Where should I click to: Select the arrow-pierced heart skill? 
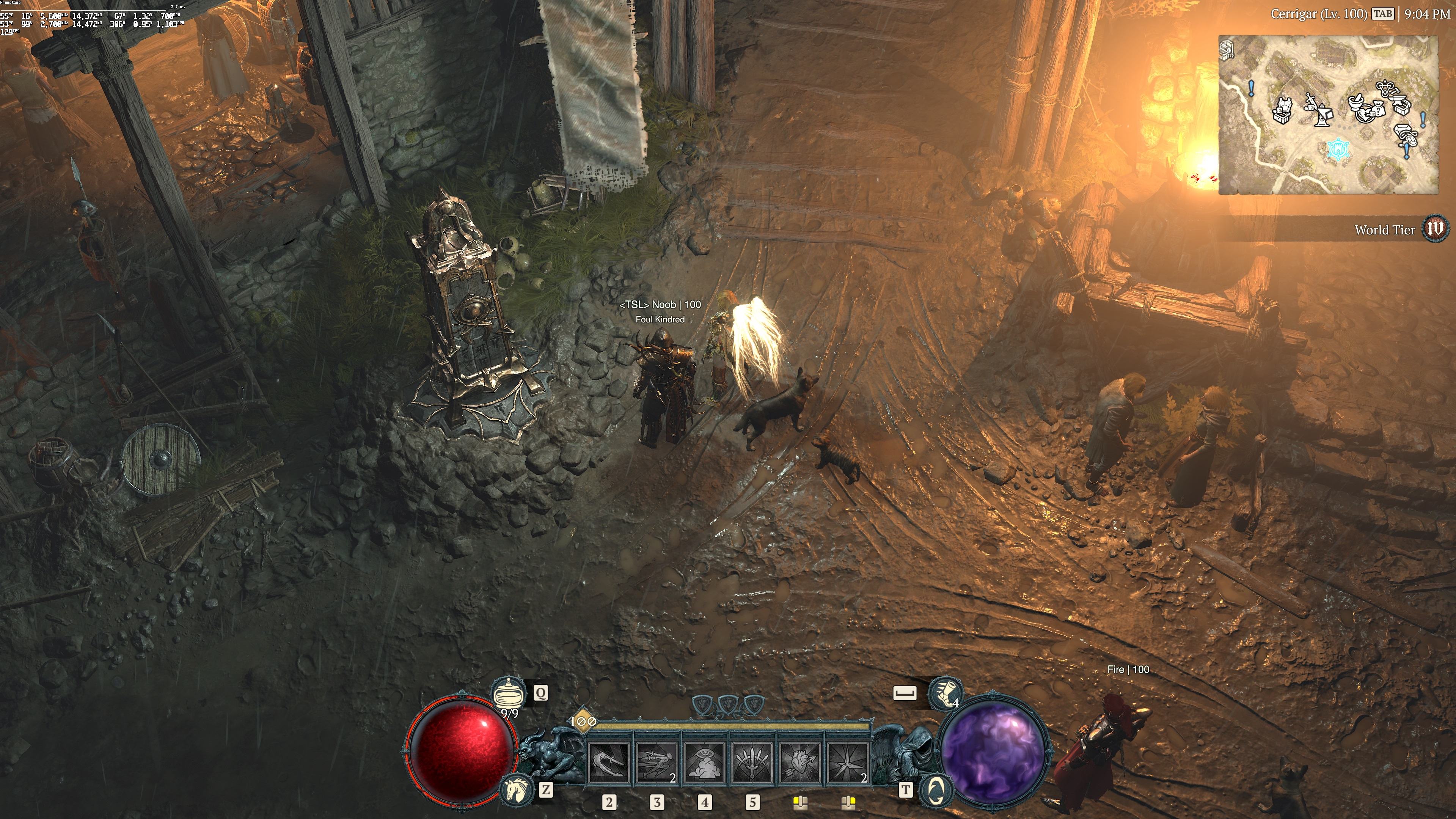pos(800,761)
